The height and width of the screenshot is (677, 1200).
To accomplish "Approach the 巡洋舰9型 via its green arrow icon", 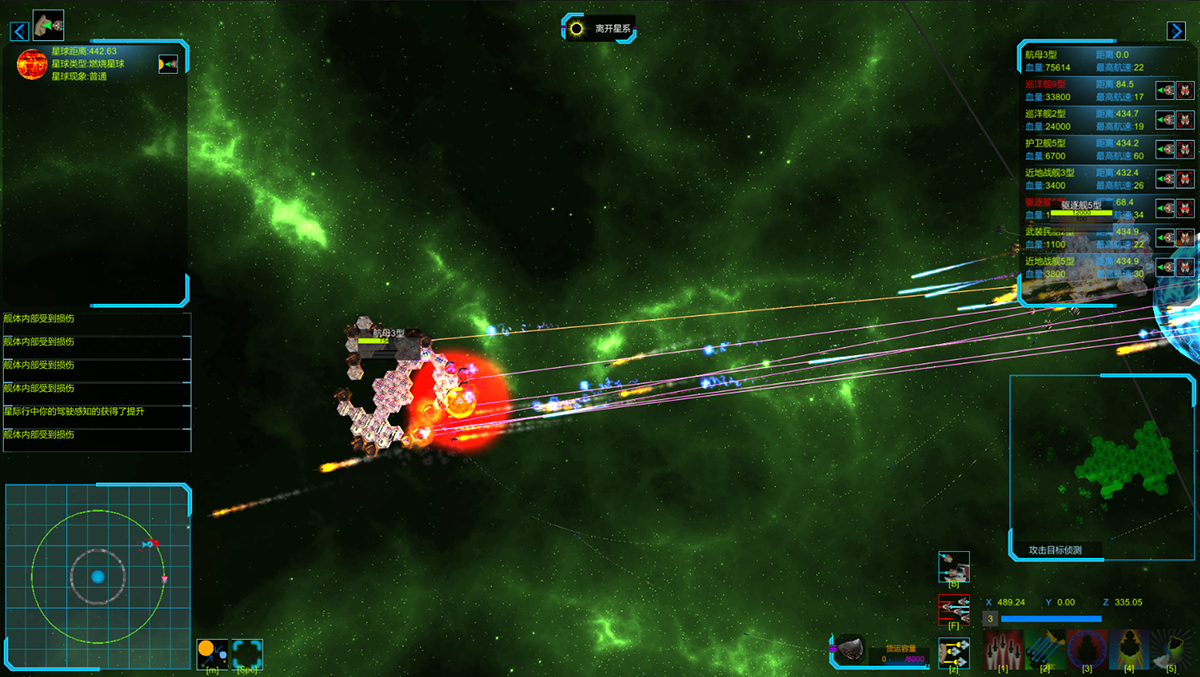I will point(1165,91).
